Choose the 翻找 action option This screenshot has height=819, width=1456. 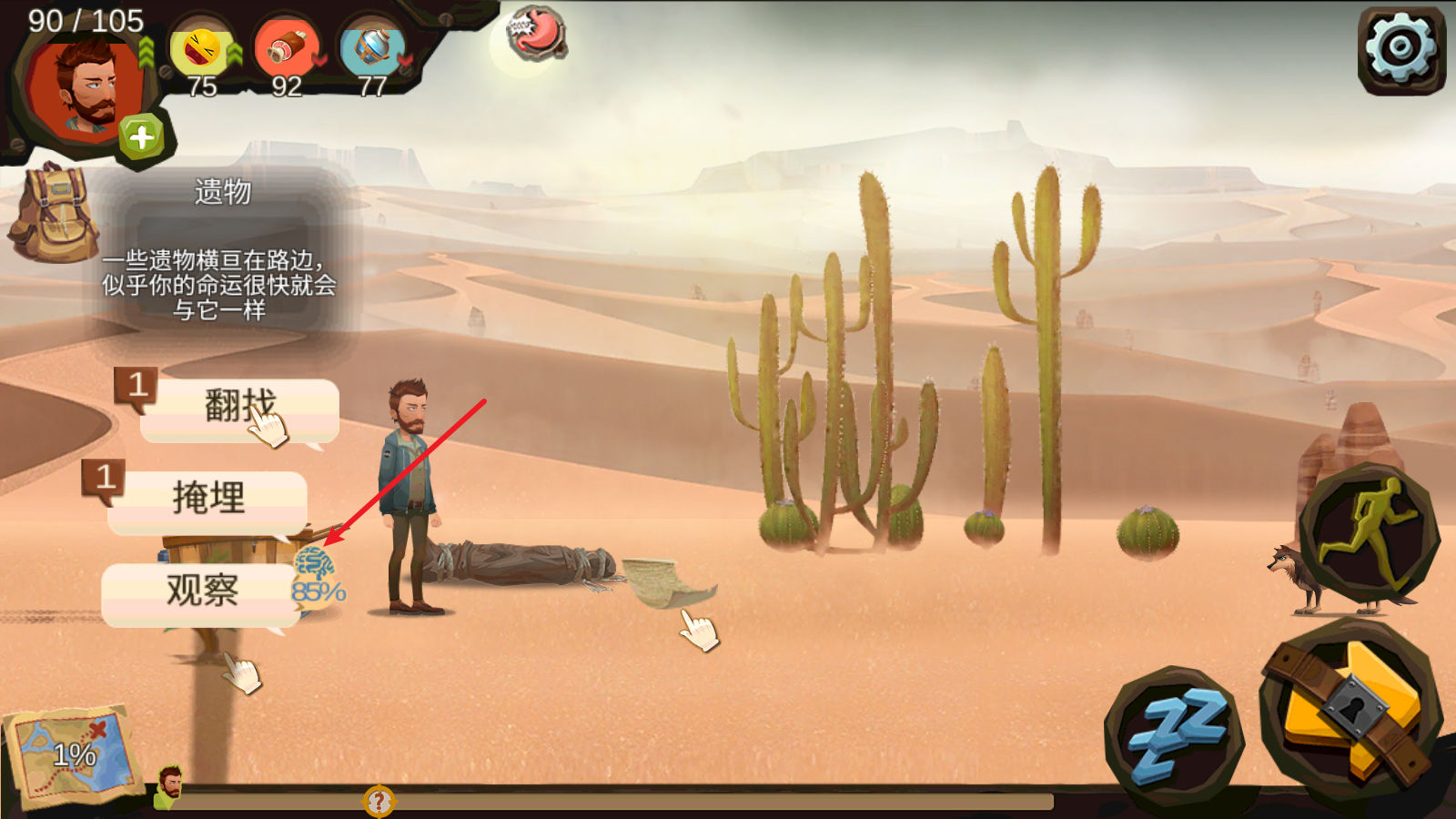(238, 409)
